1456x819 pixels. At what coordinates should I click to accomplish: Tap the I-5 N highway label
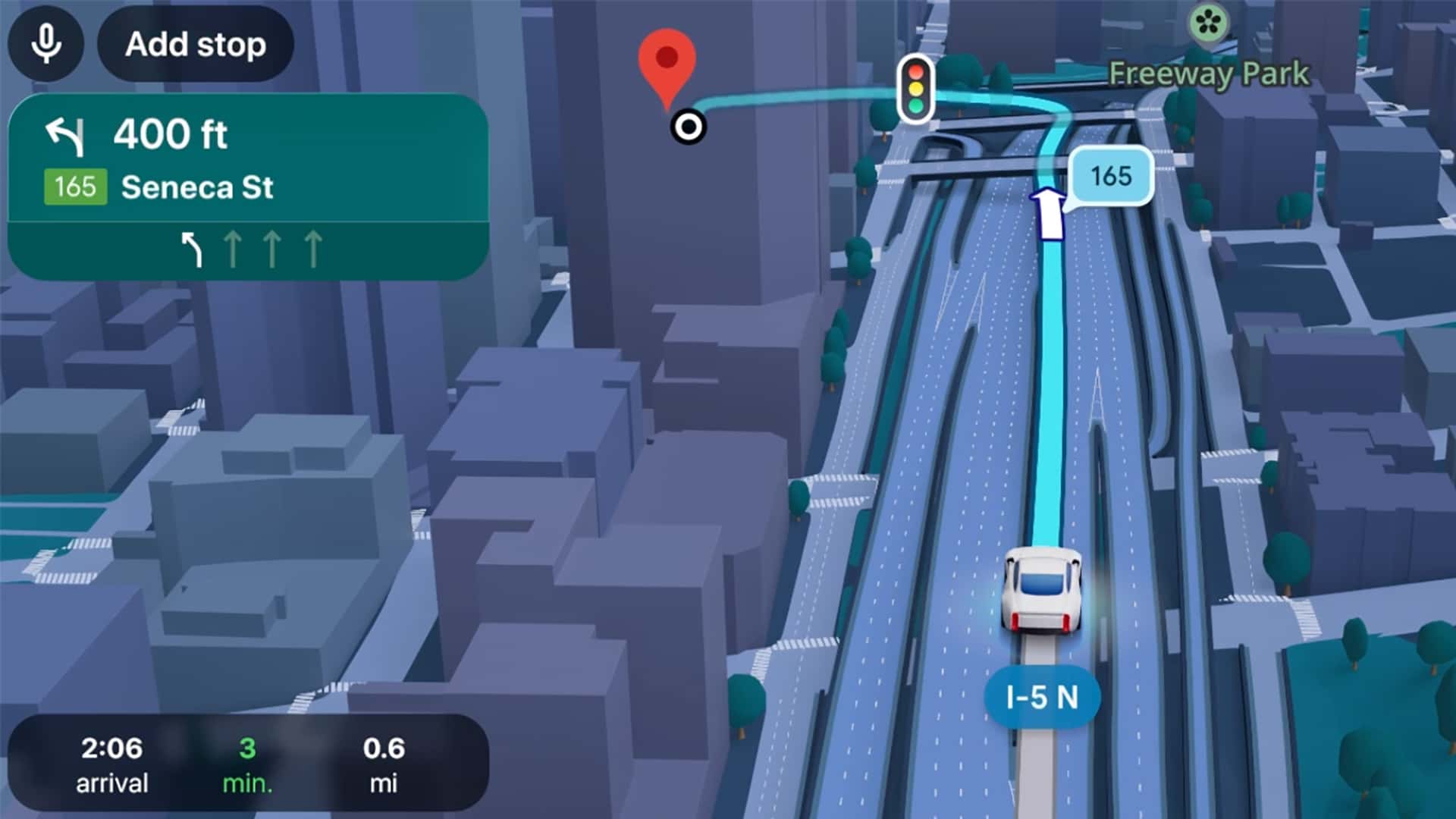point(1044,698)
